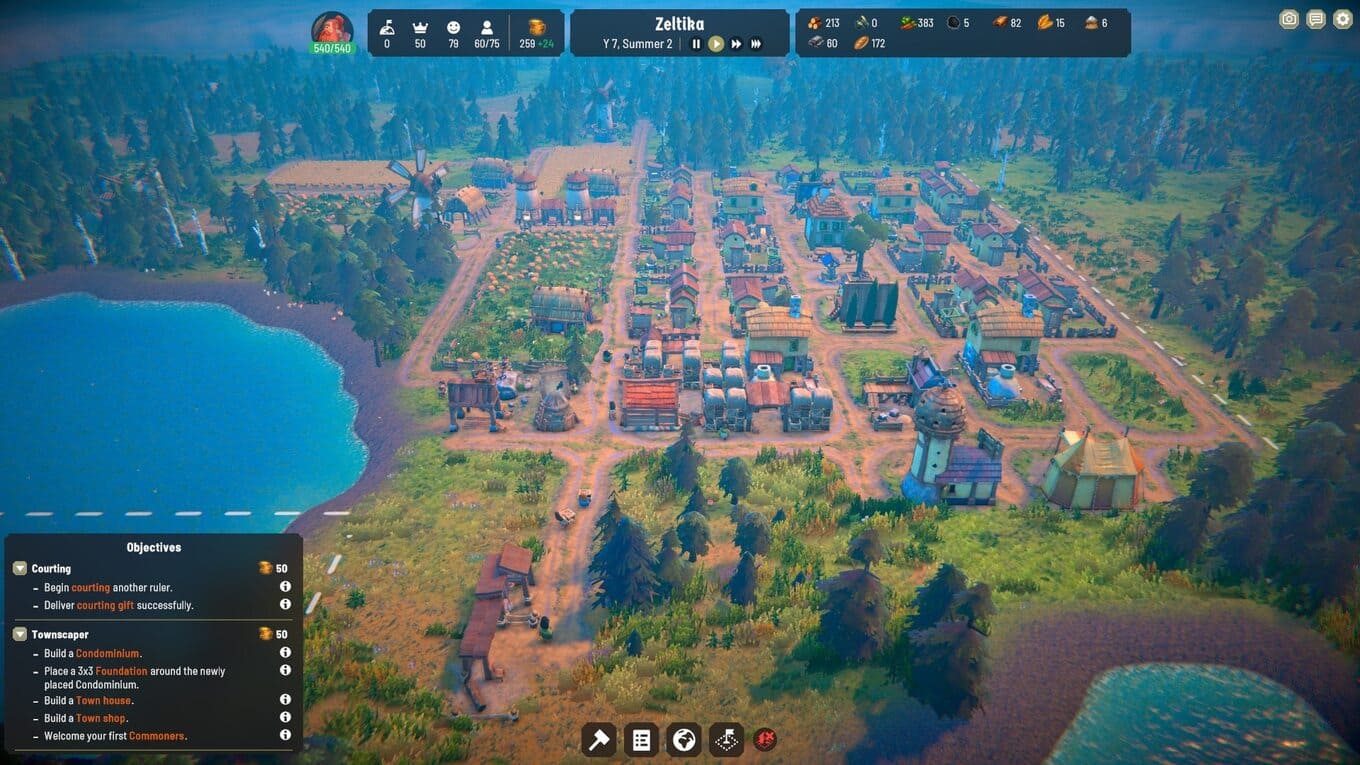This screenshot has height=765, width=1360.
Task: Open the settings gear menu
Action: 1342,19
